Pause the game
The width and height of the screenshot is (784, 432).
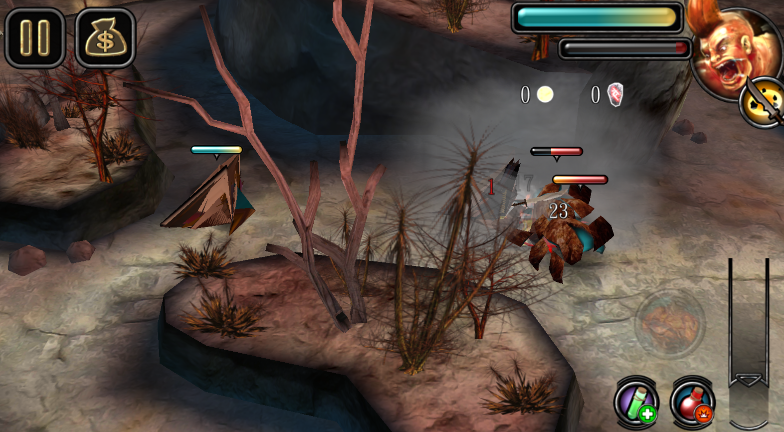coord(34,37)
